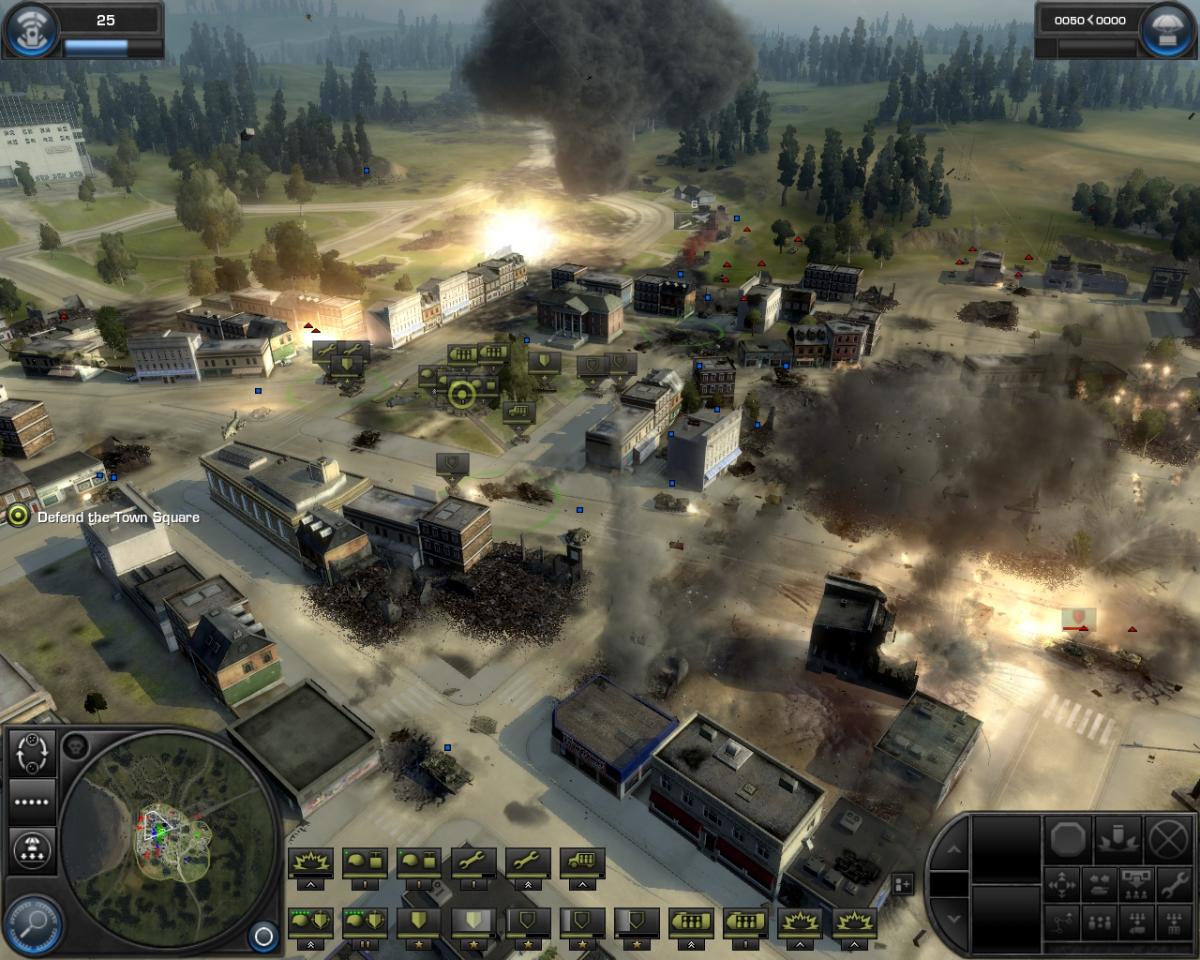Image resolution: width=1200 pixels, height=960 pixels.
Task: Click the small group-add button beside unit roster
Action: click(902, 883)
